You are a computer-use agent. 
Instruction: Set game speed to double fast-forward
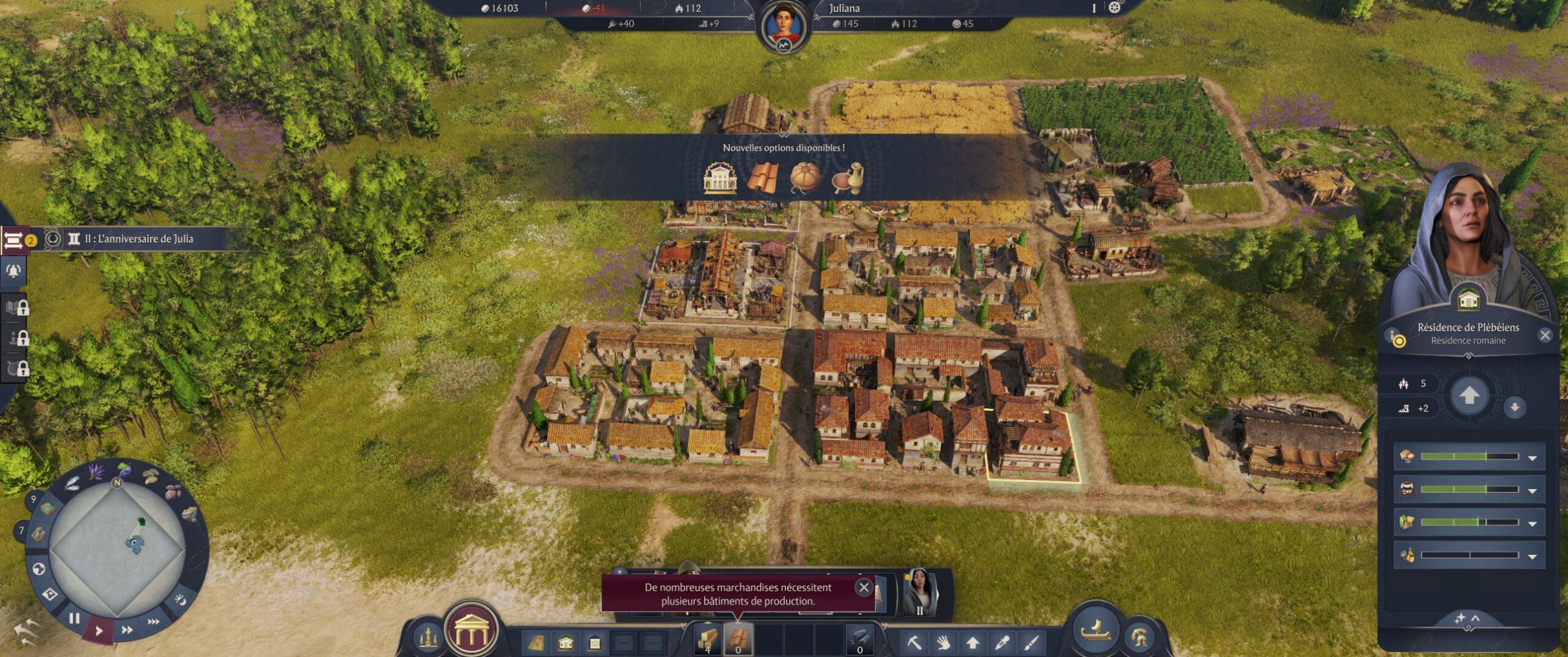[x=127, y=630]
